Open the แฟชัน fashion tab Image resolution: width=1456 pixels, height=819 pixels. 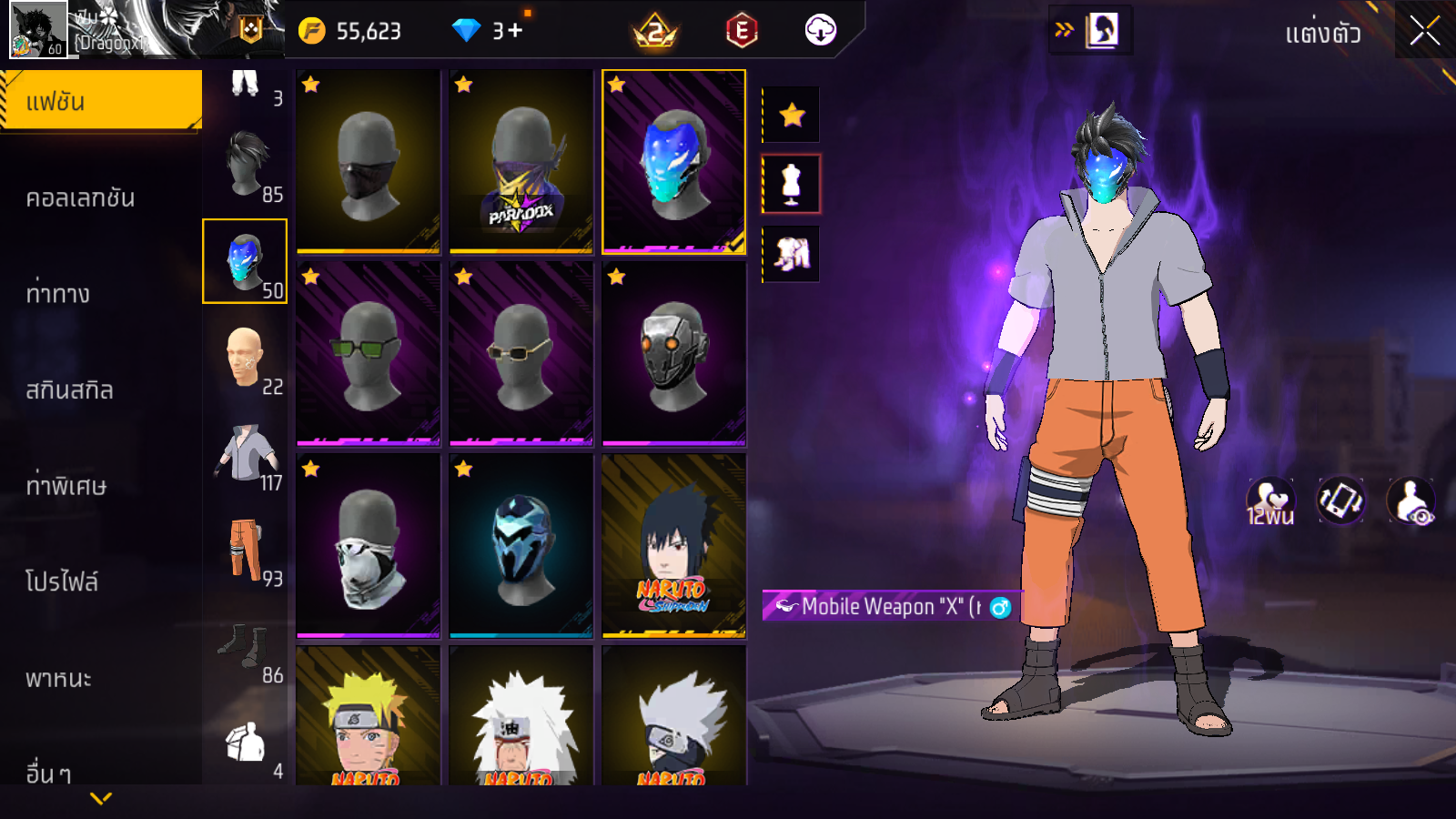click(x=100, y=101)
